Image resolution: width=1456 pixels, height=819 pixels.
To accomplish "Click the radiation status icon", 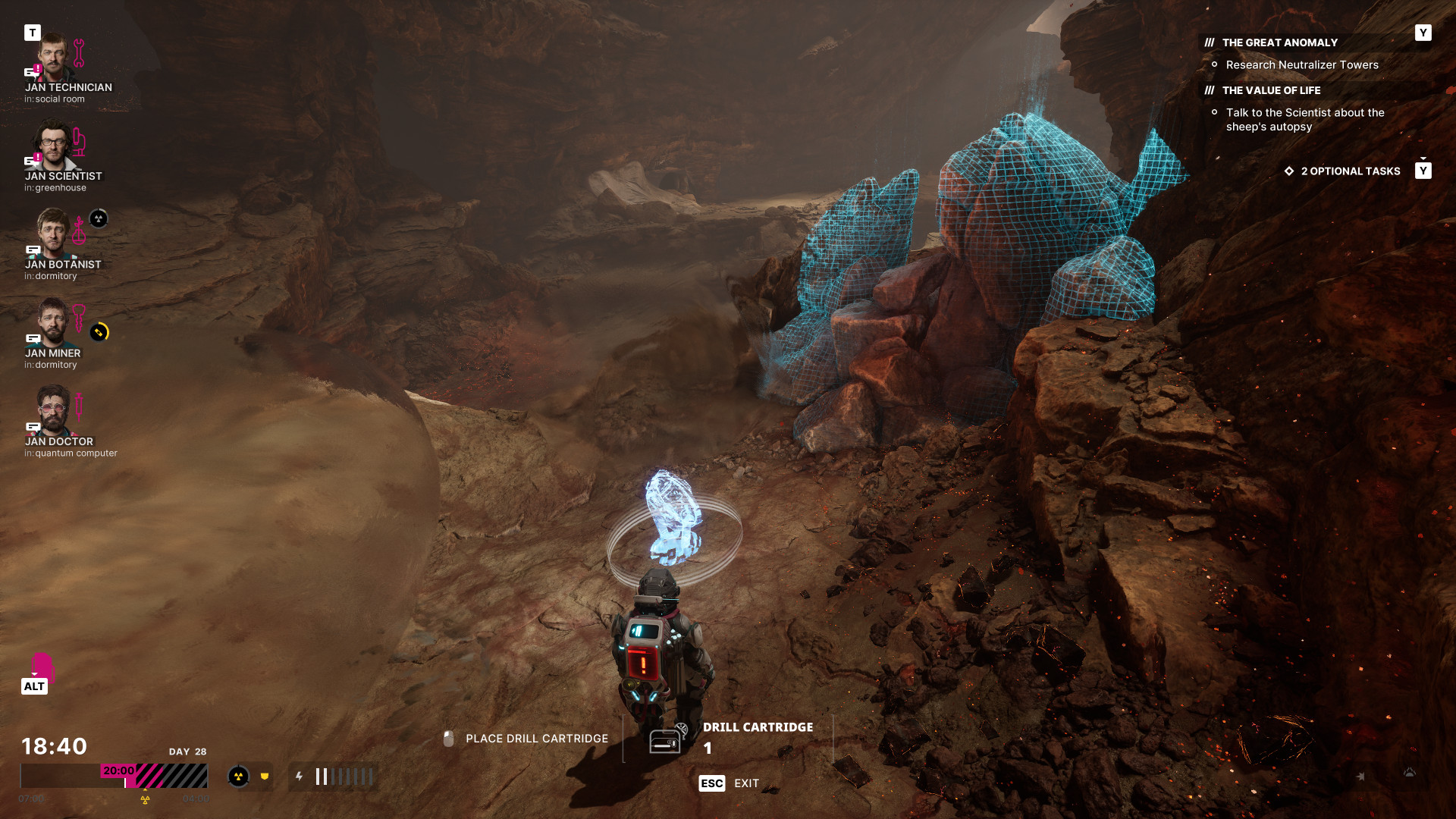I will click(x=238, y=777).
